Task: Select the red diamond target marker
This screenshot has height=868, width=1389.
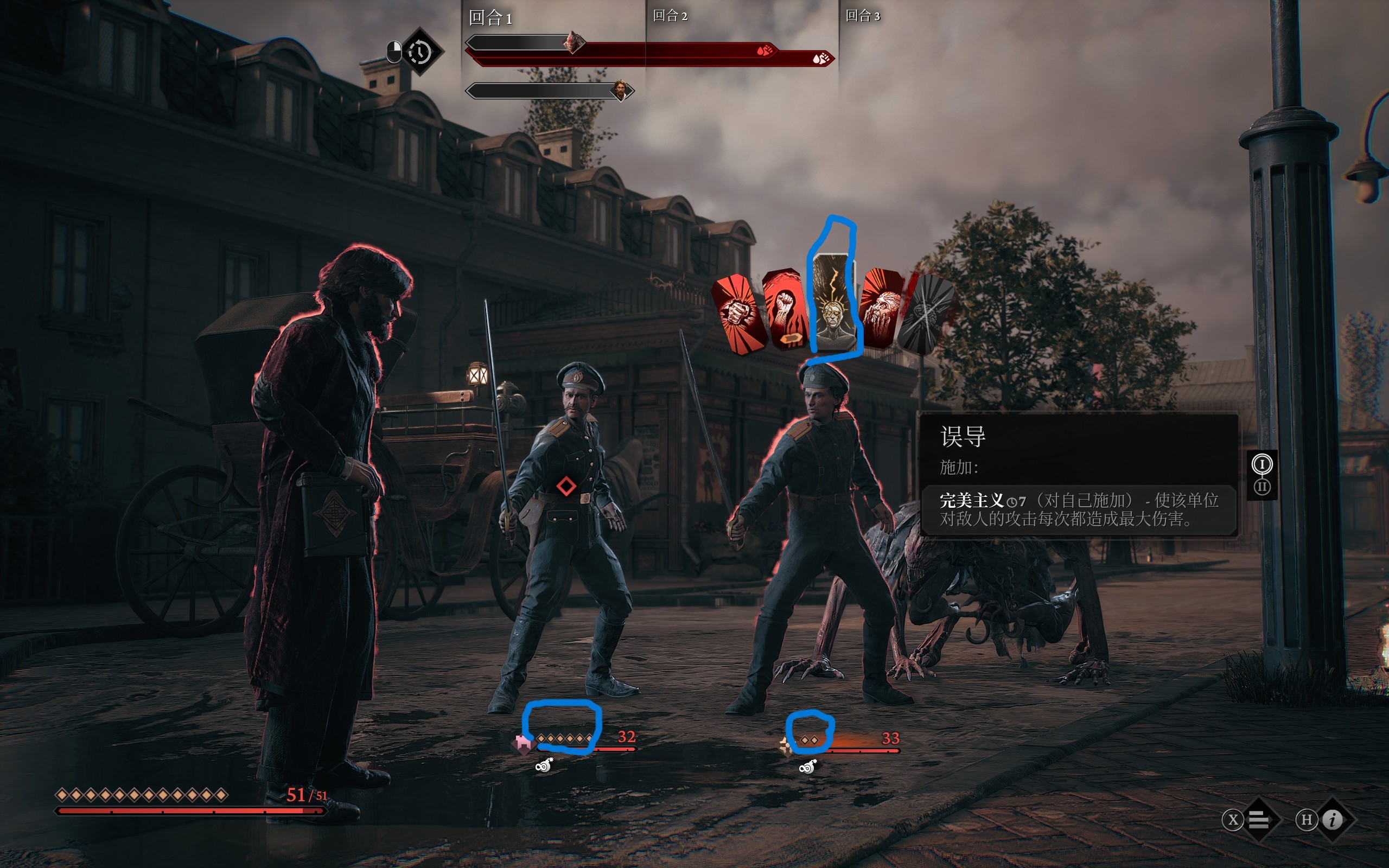Action: pos(566,486)
